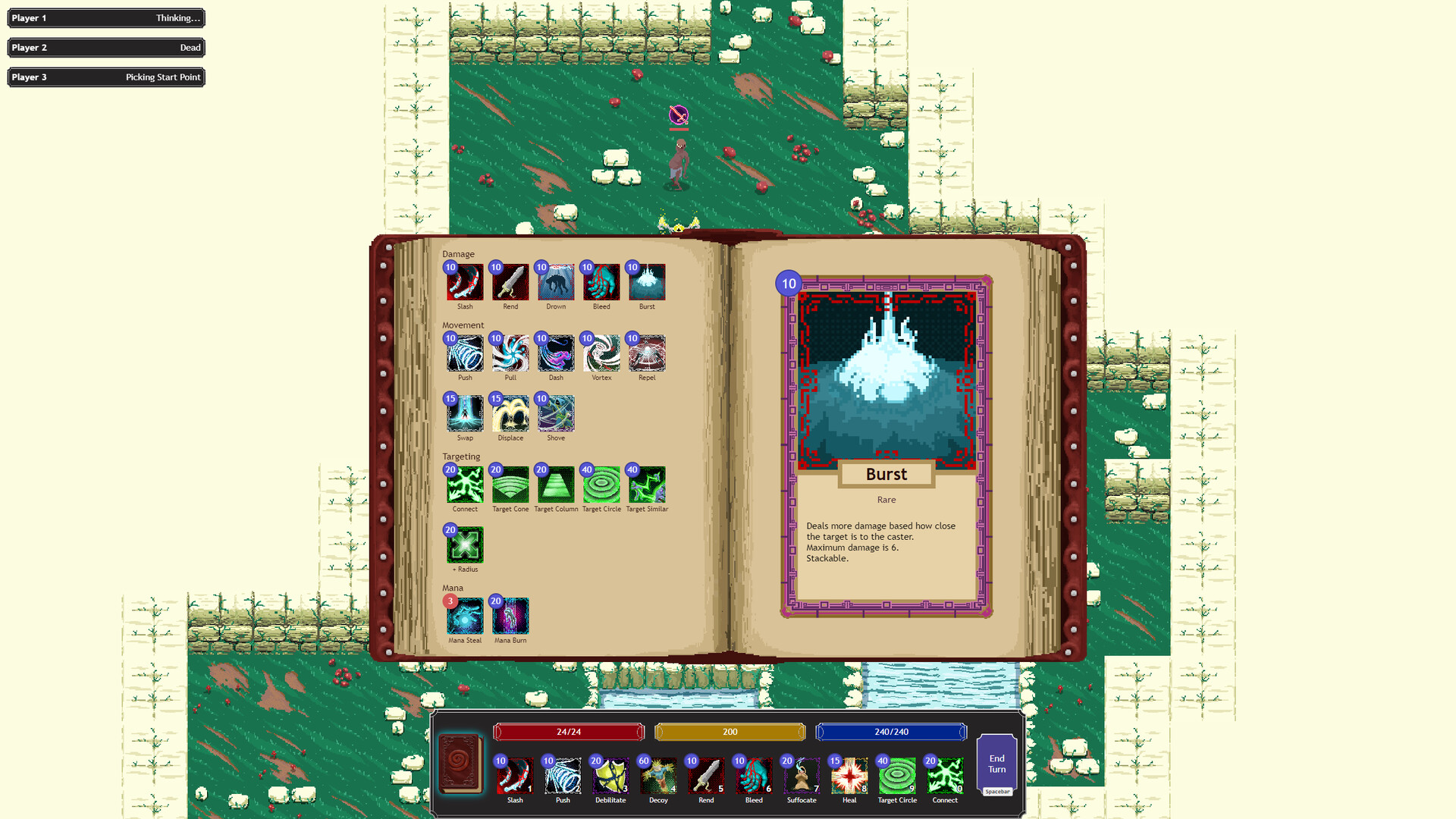The image size is (1456, 819).
Task: Select the Burst spell in the Damage section
Action: tap(647, 283)
